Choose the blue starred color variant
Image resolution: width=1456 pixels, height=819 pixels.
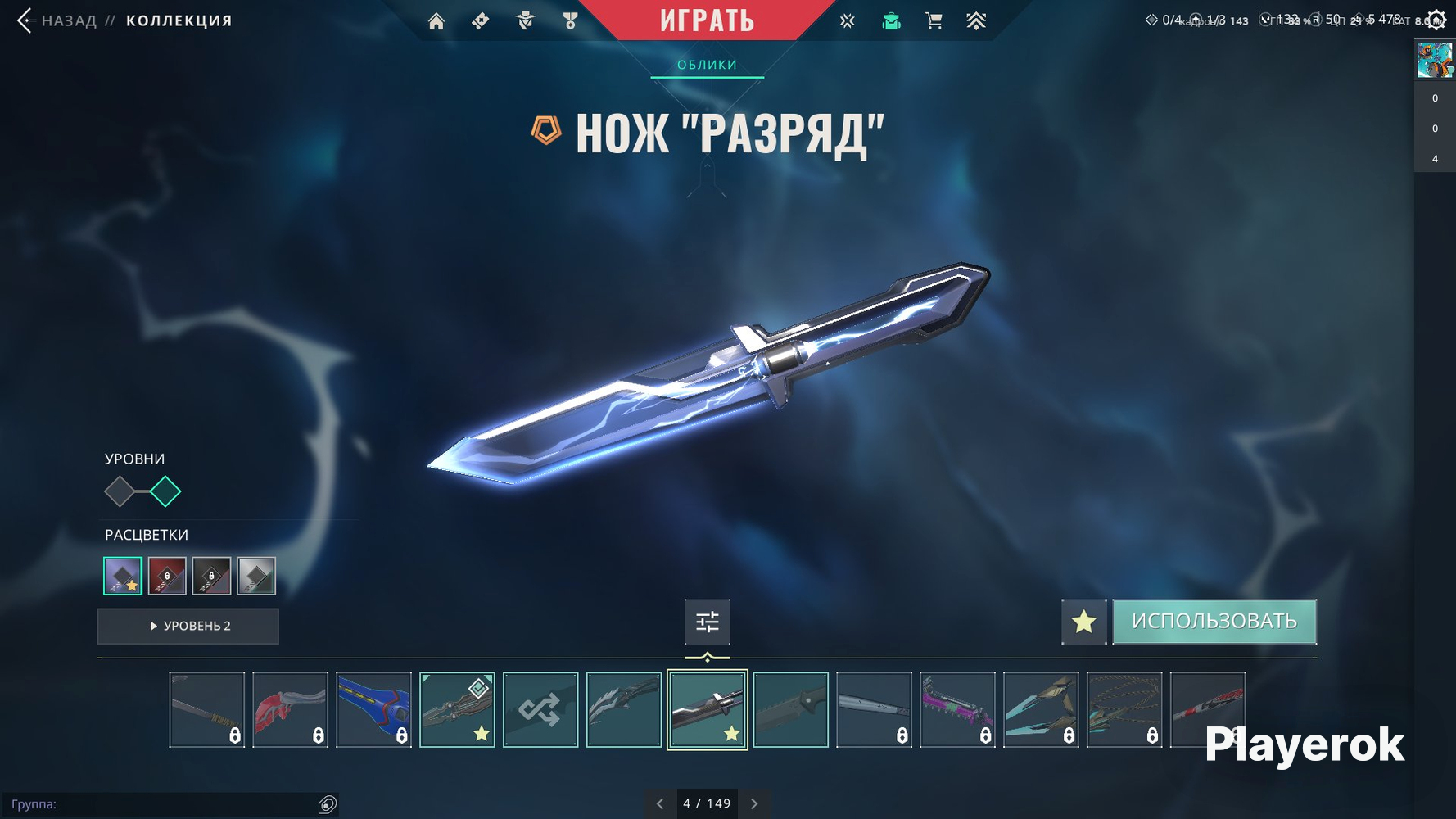pyautogui.click(x=123, y=576)
